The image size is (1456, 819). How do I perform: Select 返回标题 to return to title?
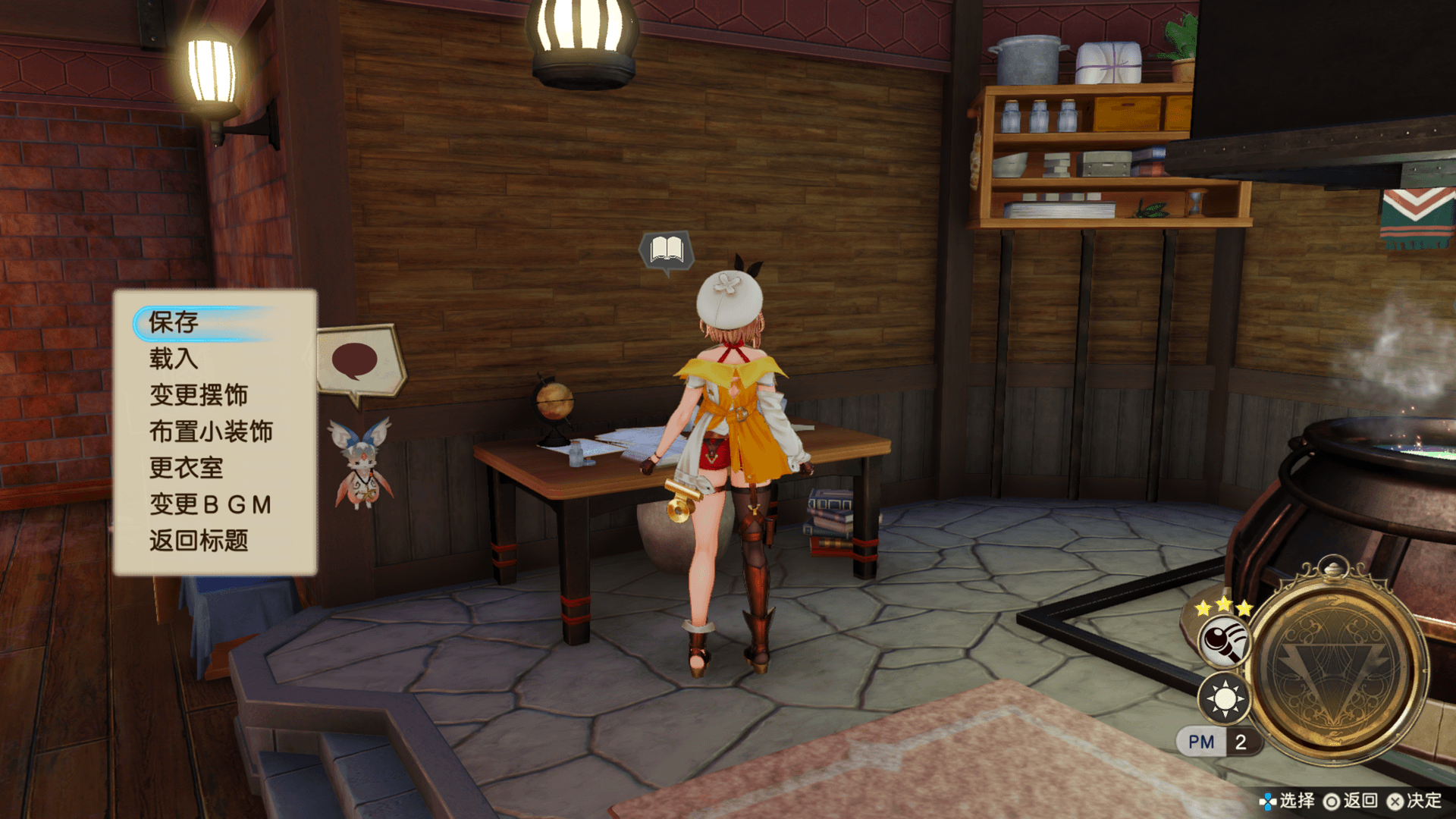(x=199, y=541)
